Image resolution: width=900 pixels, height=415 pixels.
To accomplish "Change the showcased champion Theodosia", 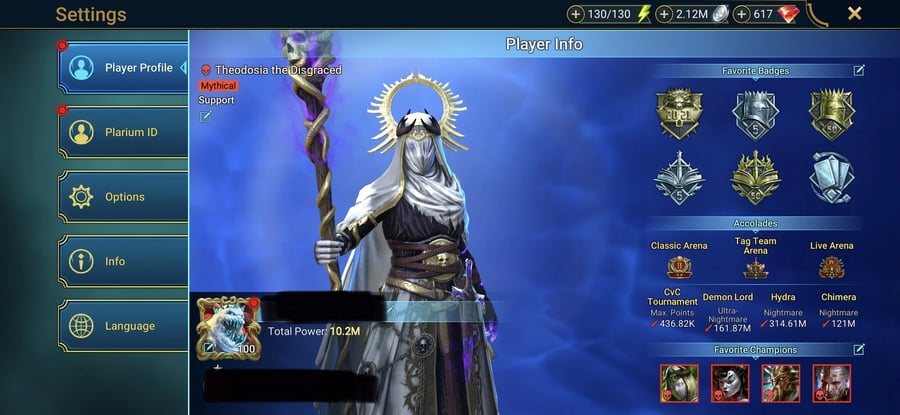I will click(x=206, y=117).
